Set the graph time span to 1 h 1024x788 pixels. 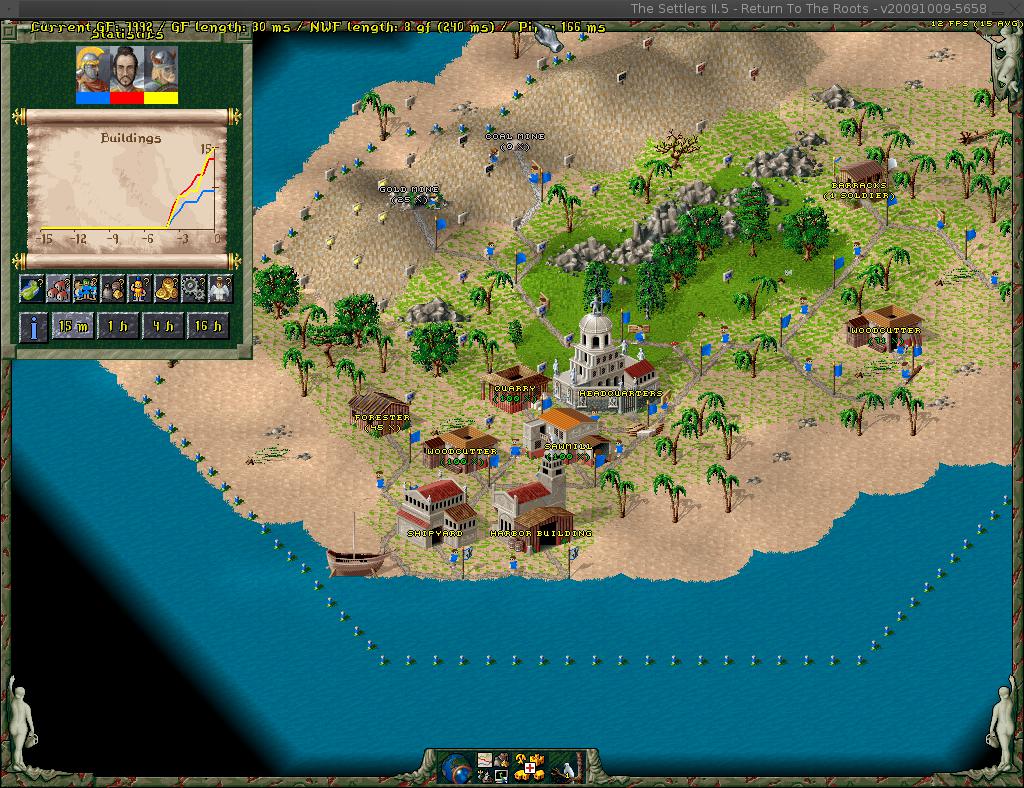click(118, 326)
